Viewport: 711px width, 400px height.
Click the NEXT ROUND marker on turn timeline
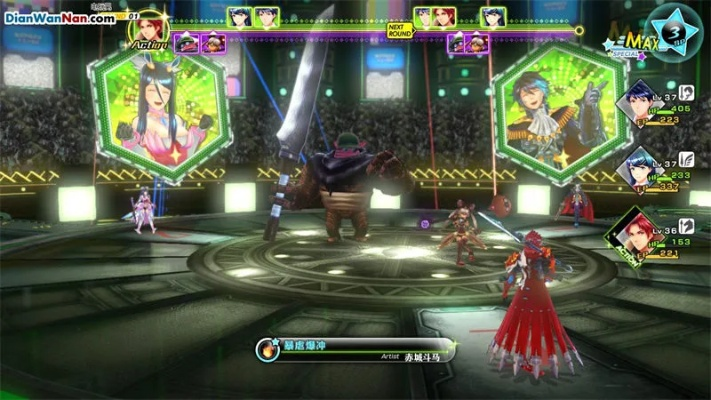[399, 30]
